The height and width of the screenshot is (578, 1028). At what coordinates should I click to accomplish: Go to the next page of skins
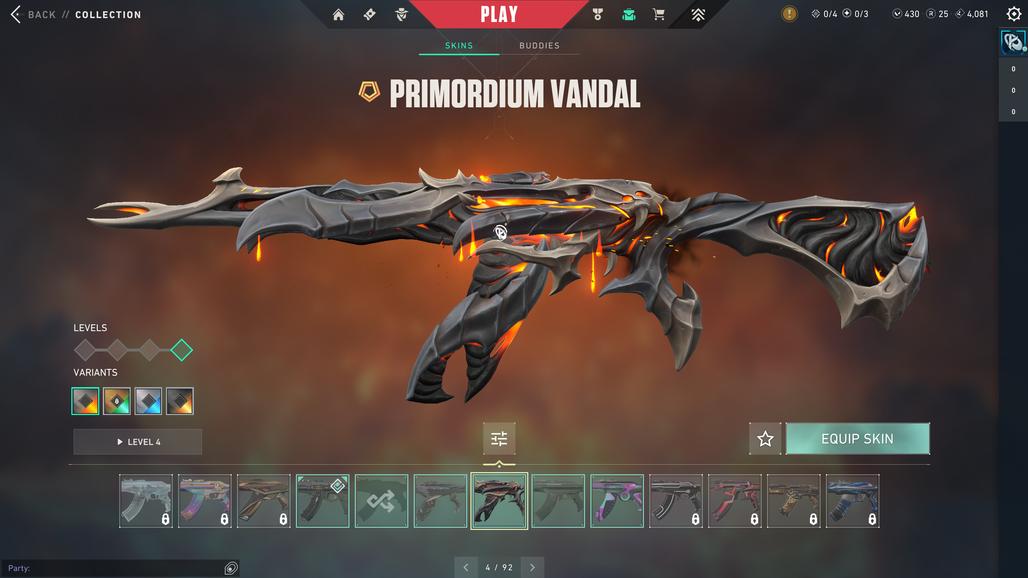[532, 567]
